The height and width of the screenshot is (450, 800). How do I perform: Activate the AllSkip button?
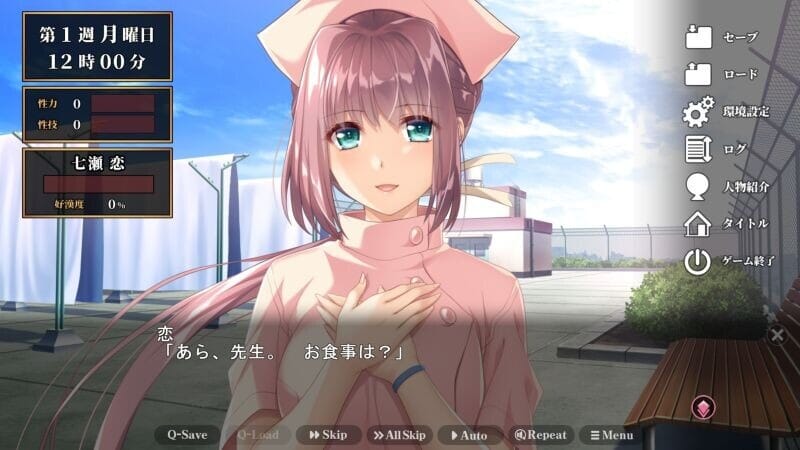[398, 435]
